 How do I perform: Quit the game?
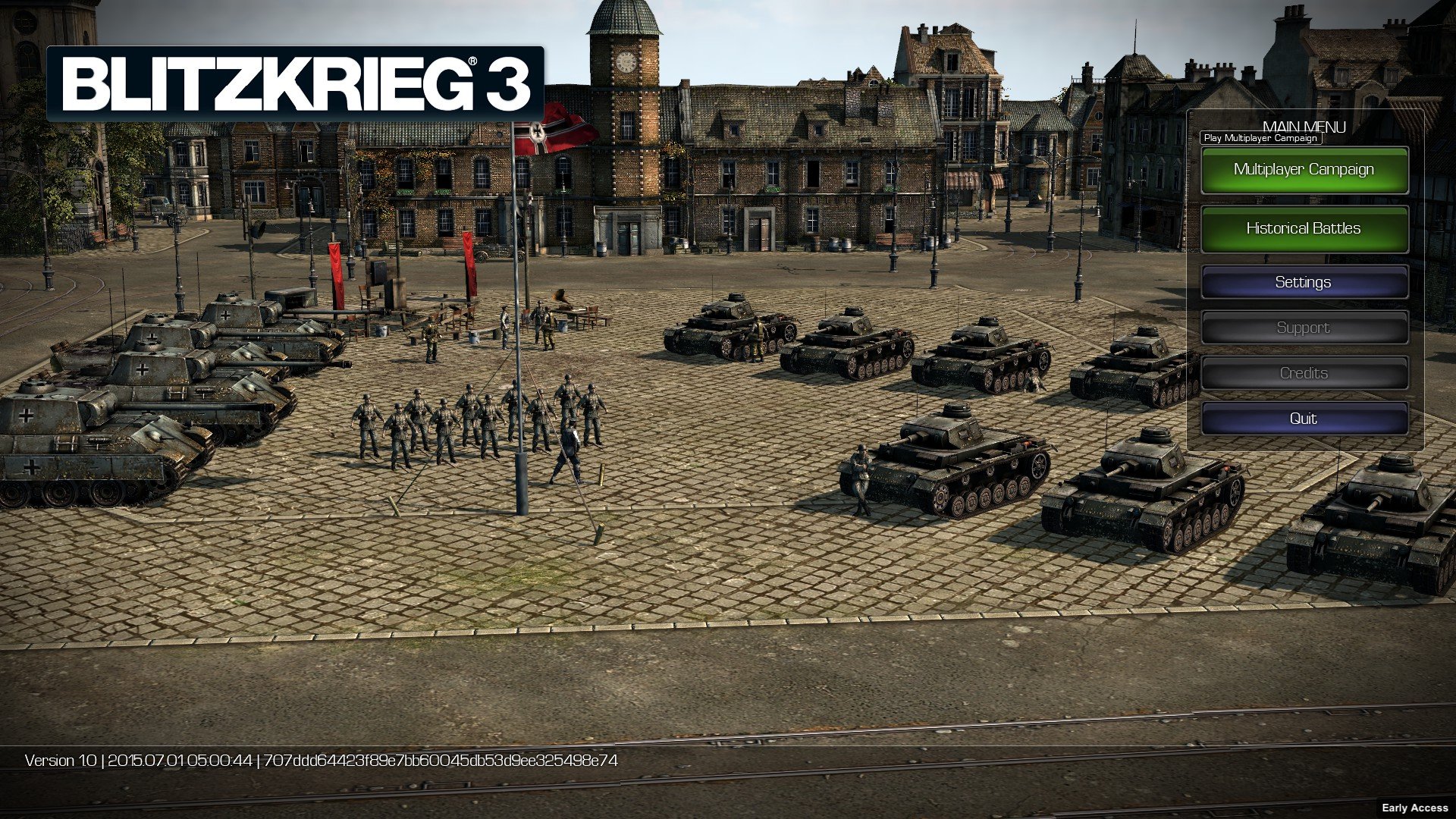(1304, 419)
